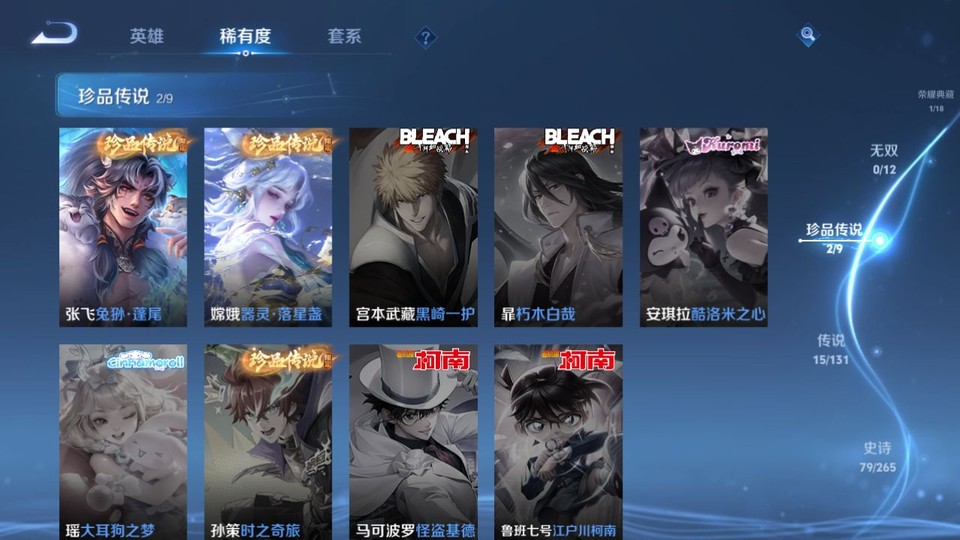View the 宫本武藏 黑崎一护 skin card
The width and height of the screenshot is (960, 540).
[413, 227]
